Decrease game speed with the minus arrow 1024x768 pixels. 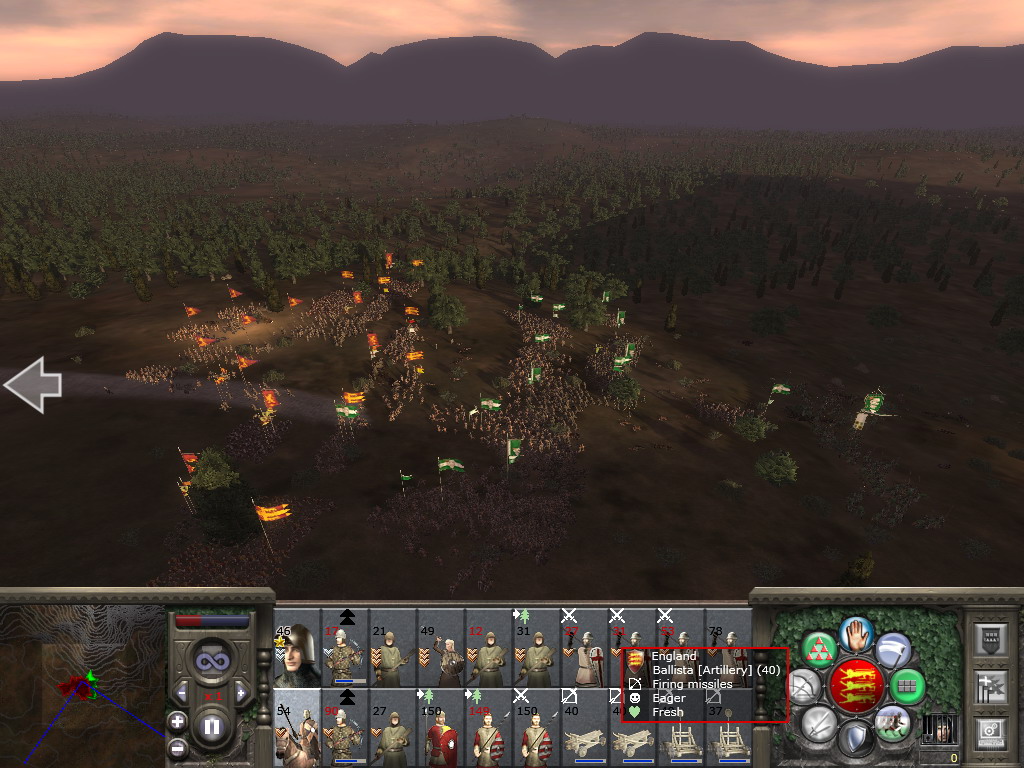[182, 692]
